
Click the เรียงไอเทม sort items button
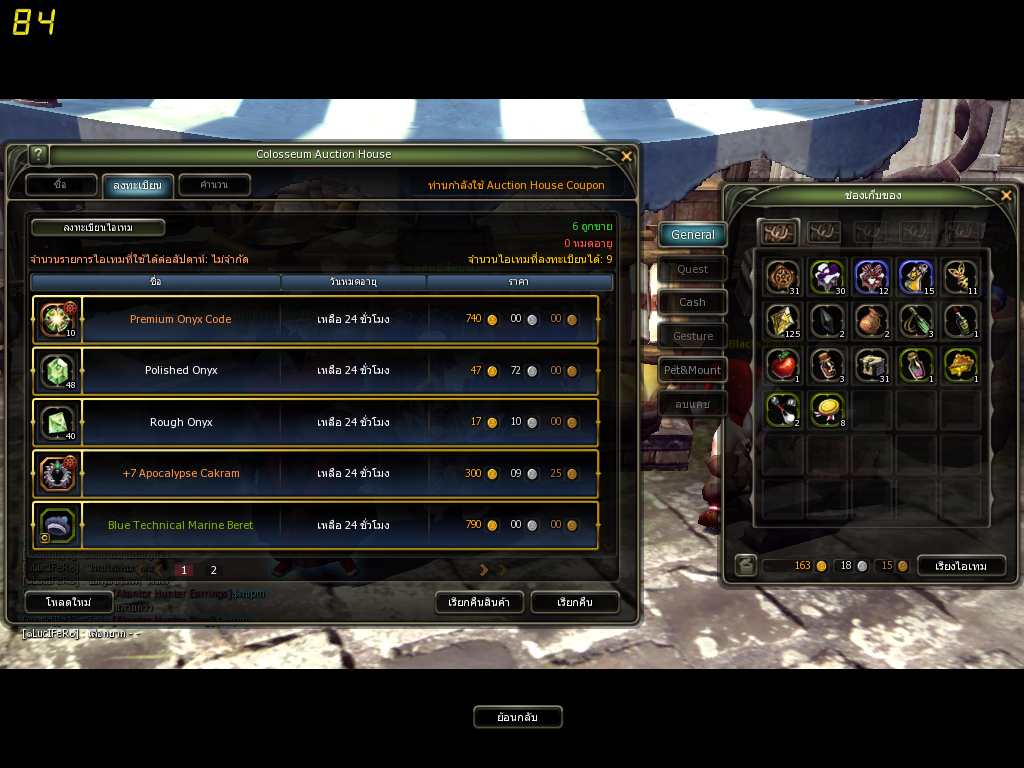[x=961, y=566]
